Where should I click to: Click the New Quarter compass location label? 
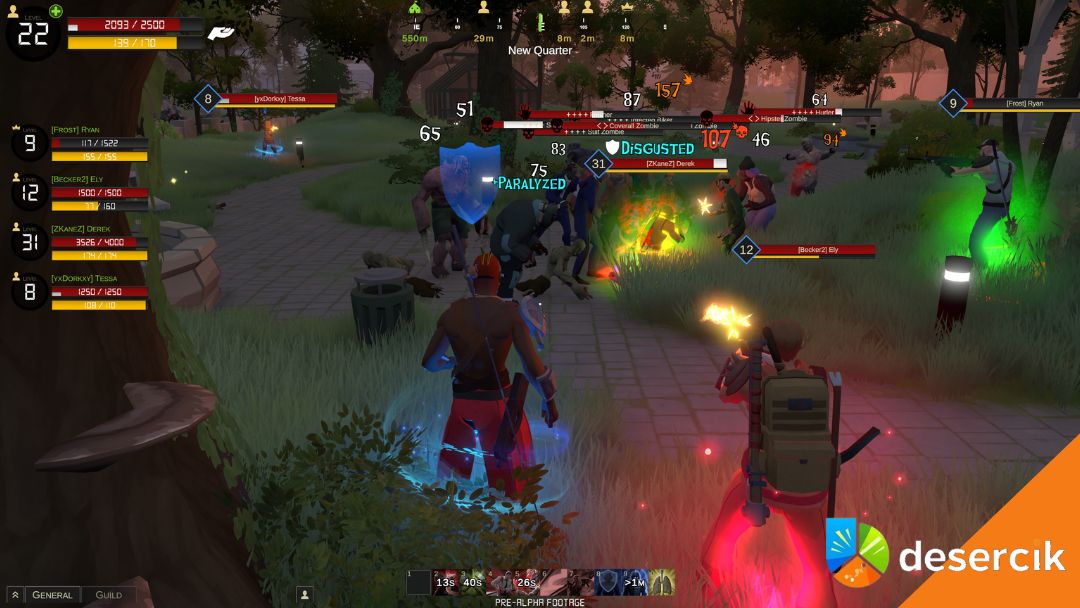(540, 50)
